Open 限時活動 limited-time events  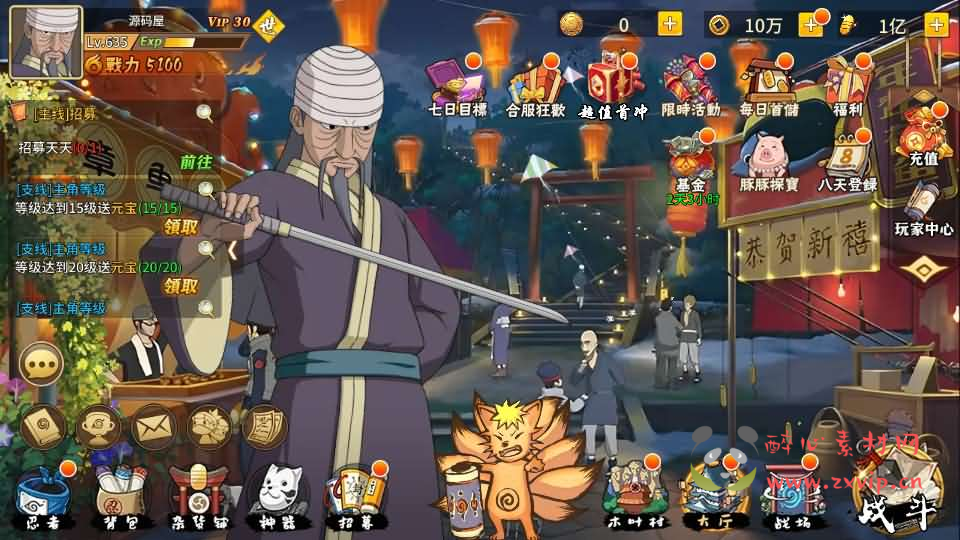tap(691, 85)
